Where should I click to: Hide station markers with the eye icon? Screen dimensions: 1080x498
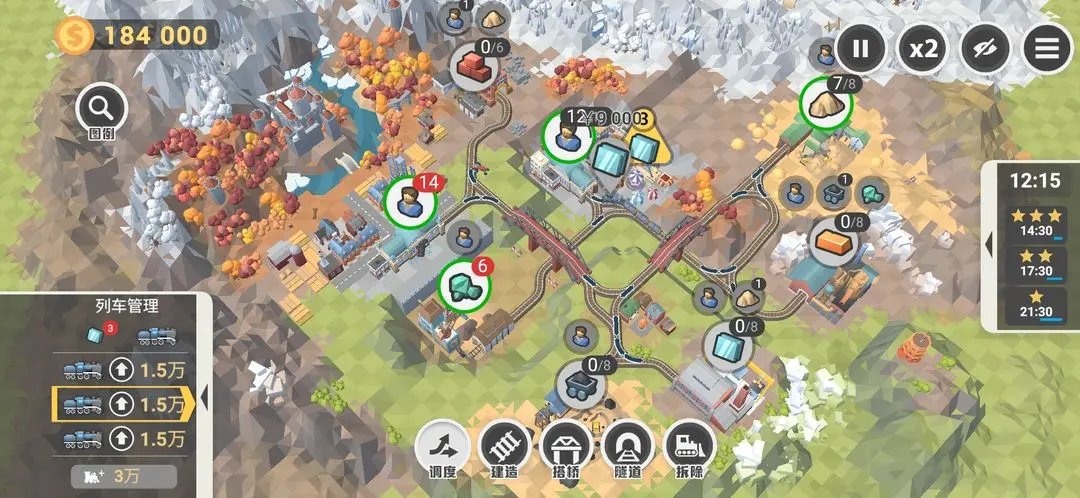[985, 48]
